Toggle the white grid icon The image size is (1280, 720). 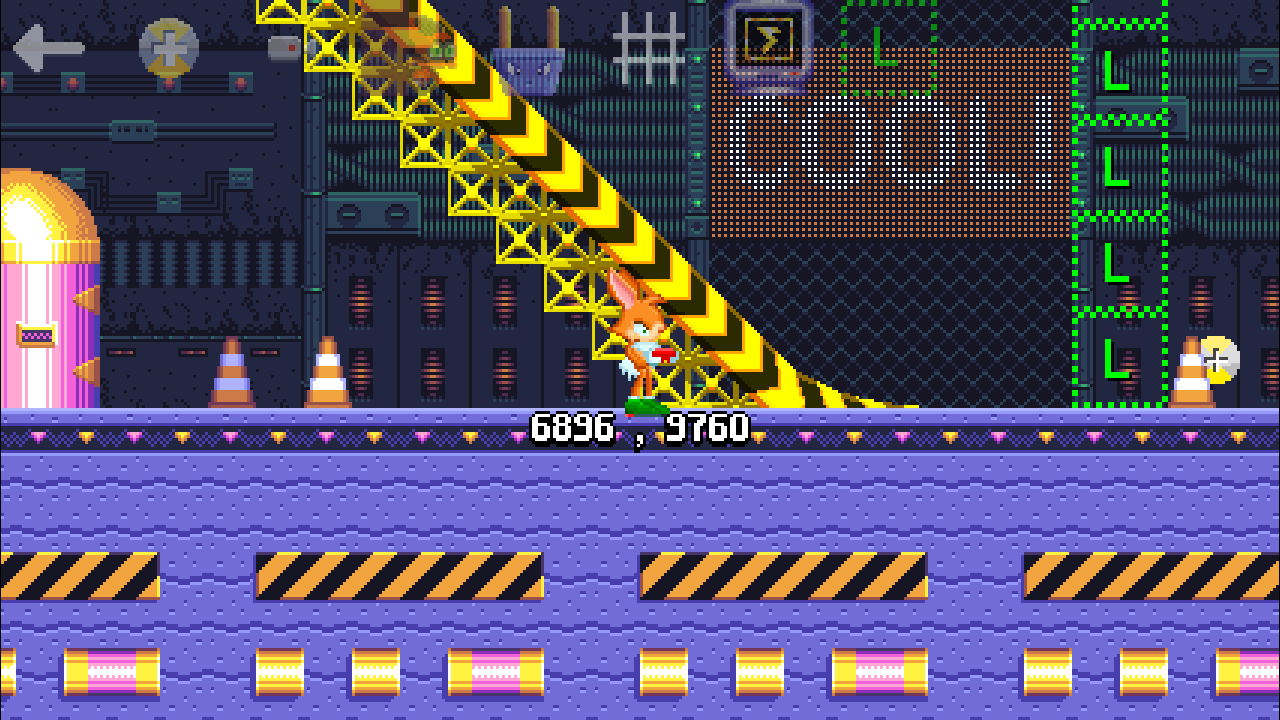click(x=648, y=47)
